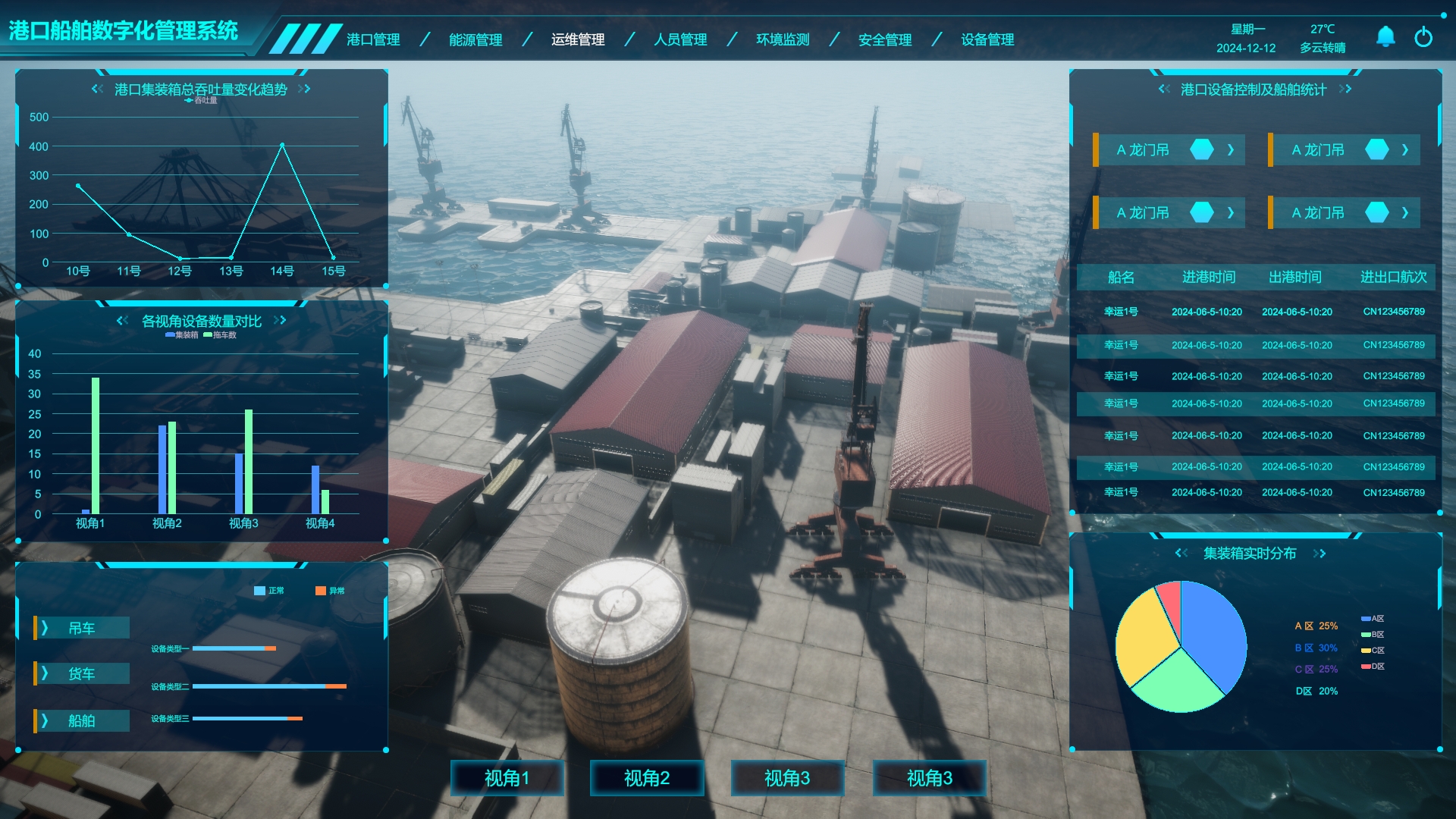The width and height of the screenshot is (1456, 819).
Task: Click the notification bell icon
Action: coord(1385,36)
